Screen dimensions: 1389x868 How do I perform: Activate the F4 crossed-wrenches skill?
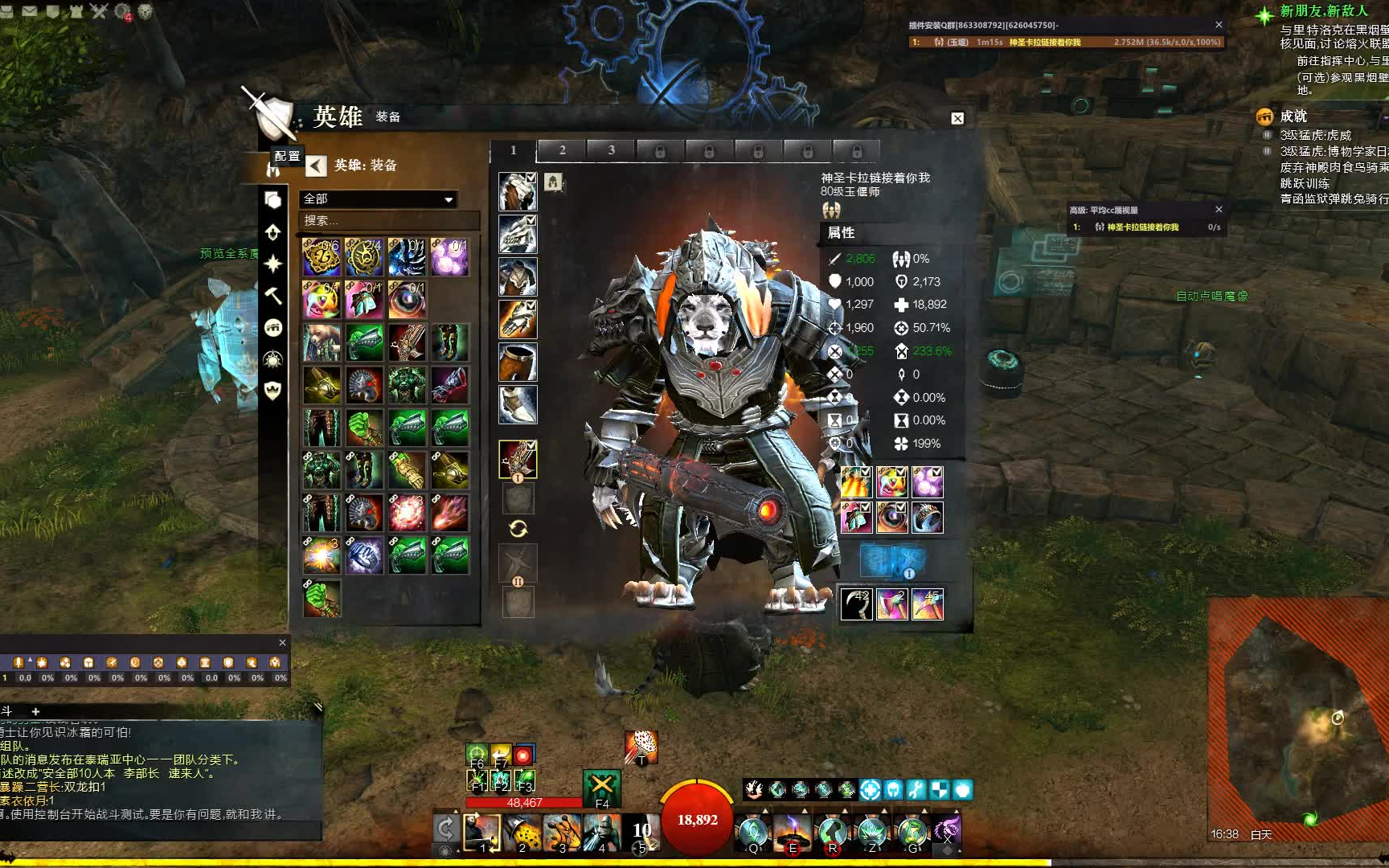(601, 786)
